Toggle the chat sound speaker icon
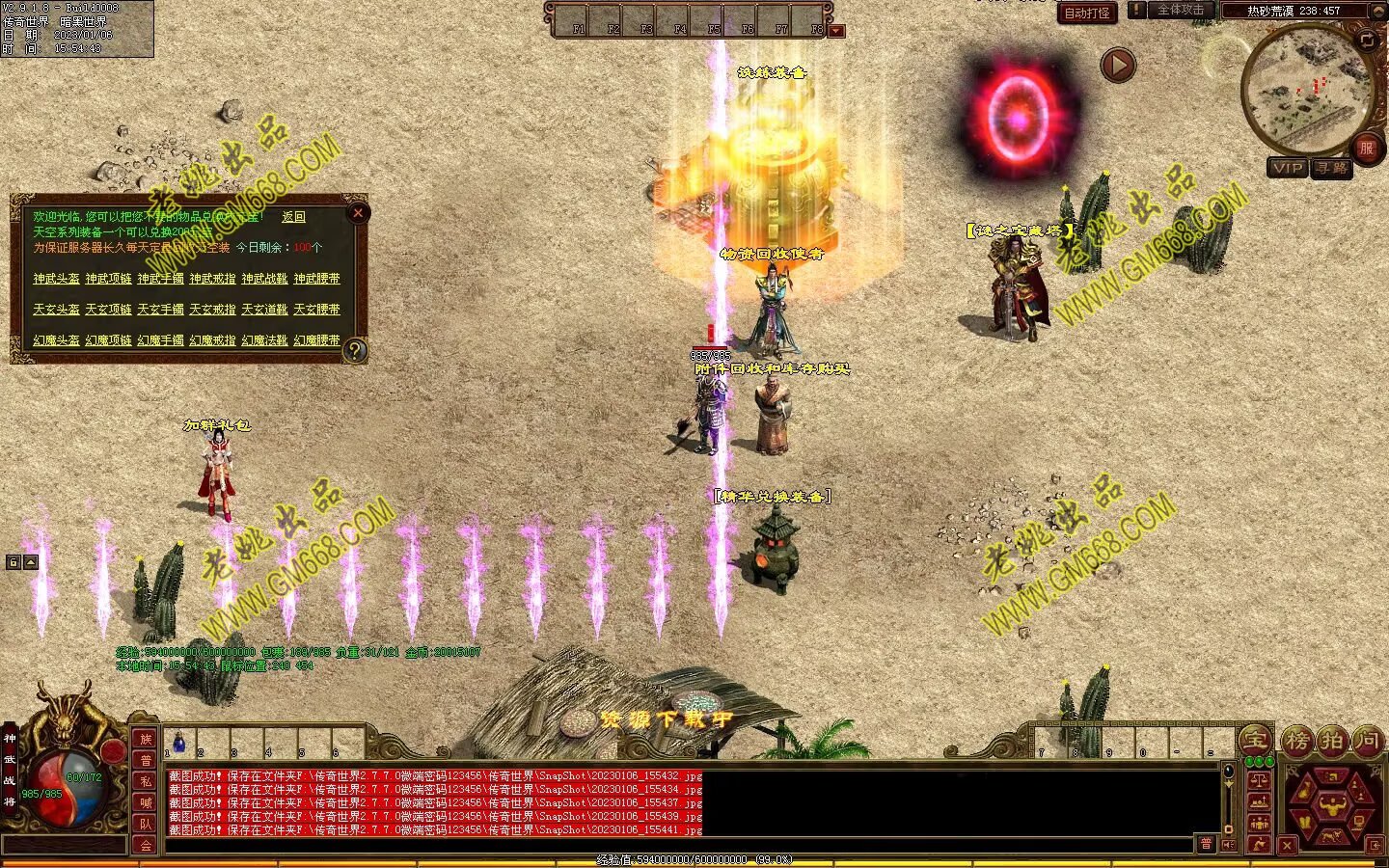The image size is (1389, 868). (1228, 844)
